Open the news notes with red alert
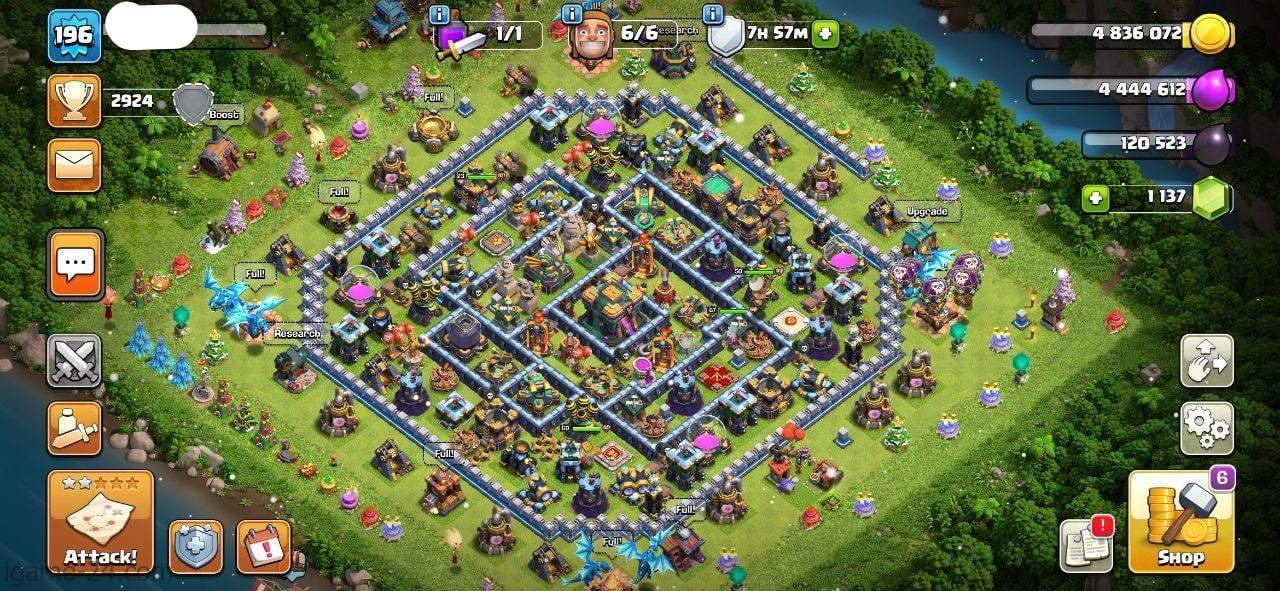1280x591 pixels. click(1086, 546)
